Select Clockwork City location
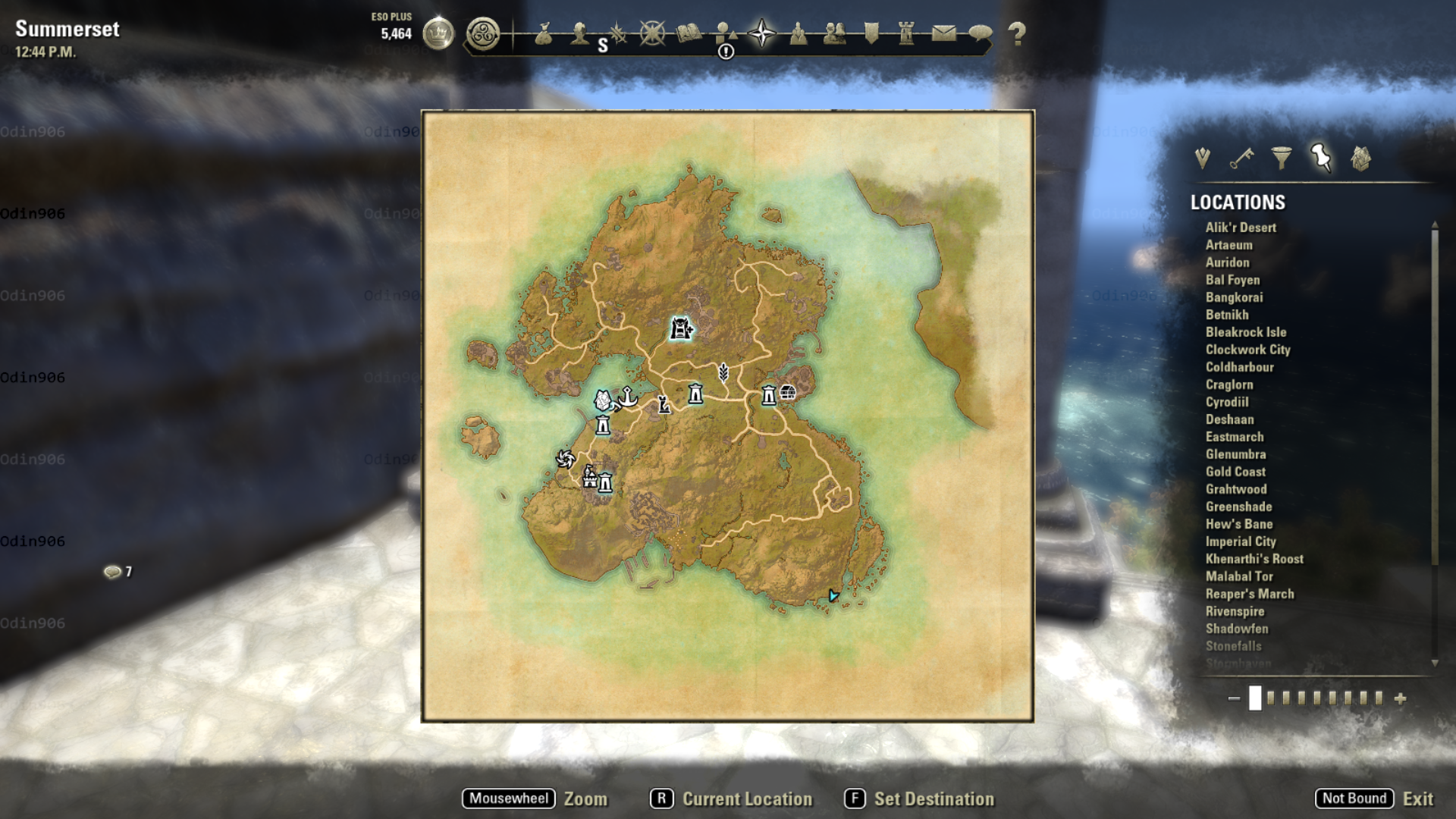This screenshot has height=819, width=1456. coord(1247,350)
